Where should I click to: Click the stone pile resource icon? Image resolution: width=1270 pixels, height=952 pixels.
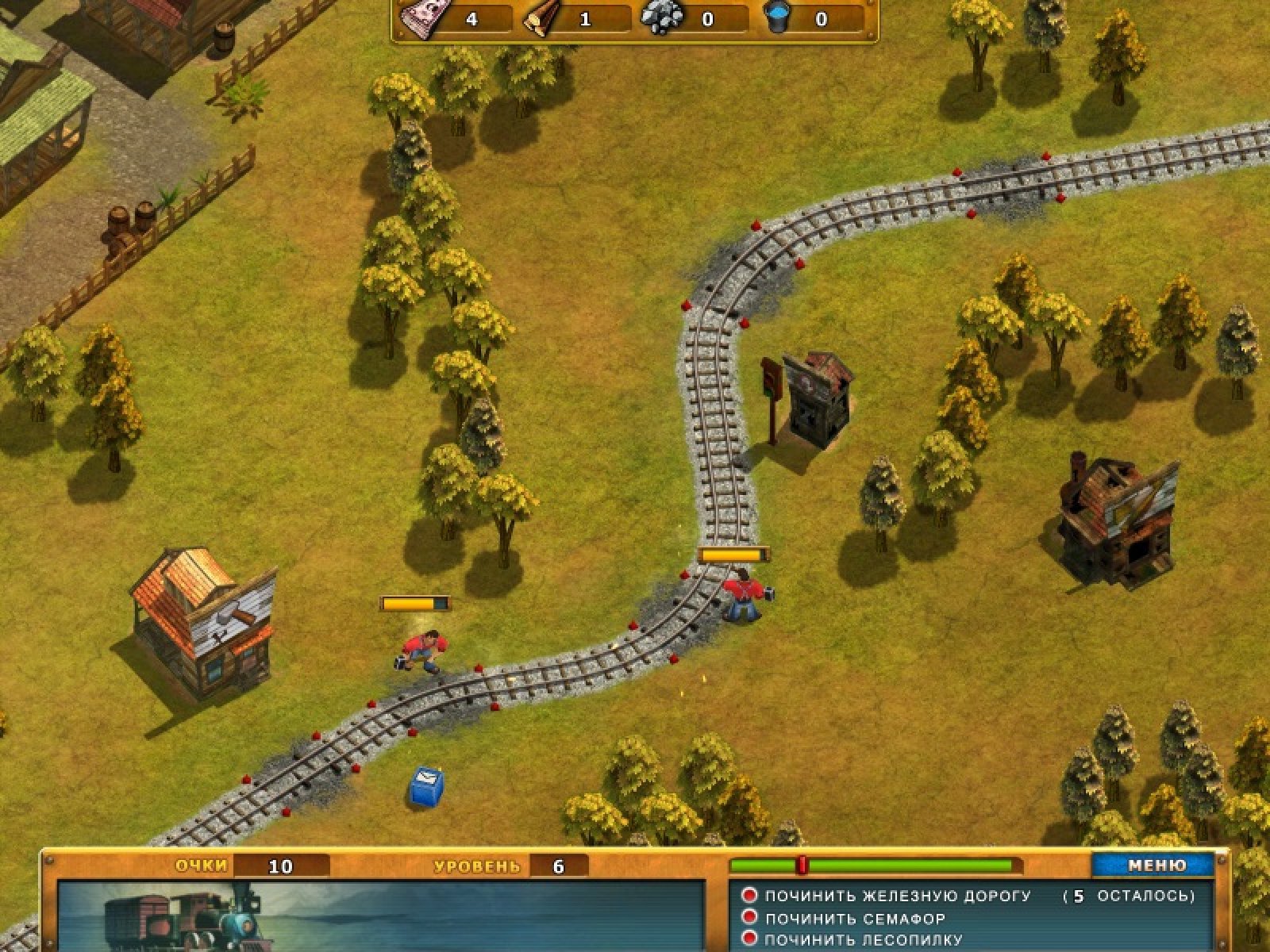[660, 17]
